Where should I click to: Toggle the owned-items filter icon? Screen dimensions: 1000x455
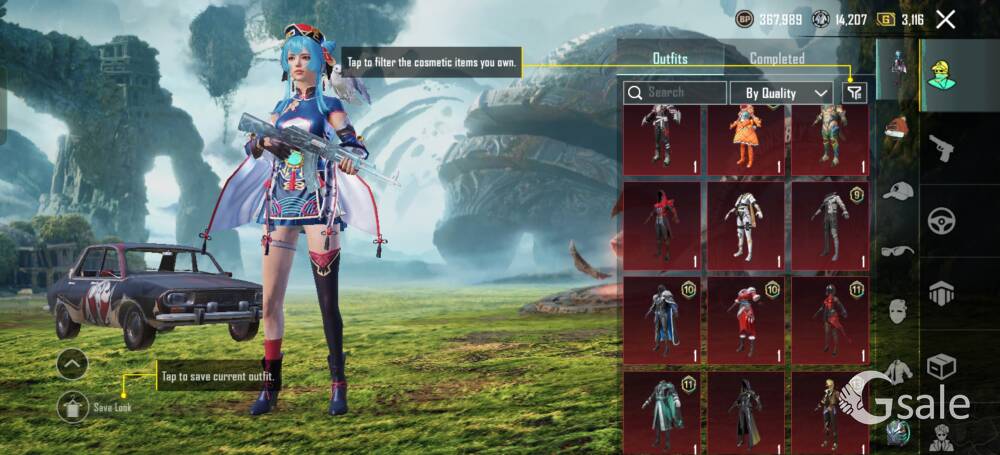pos(853,93)
